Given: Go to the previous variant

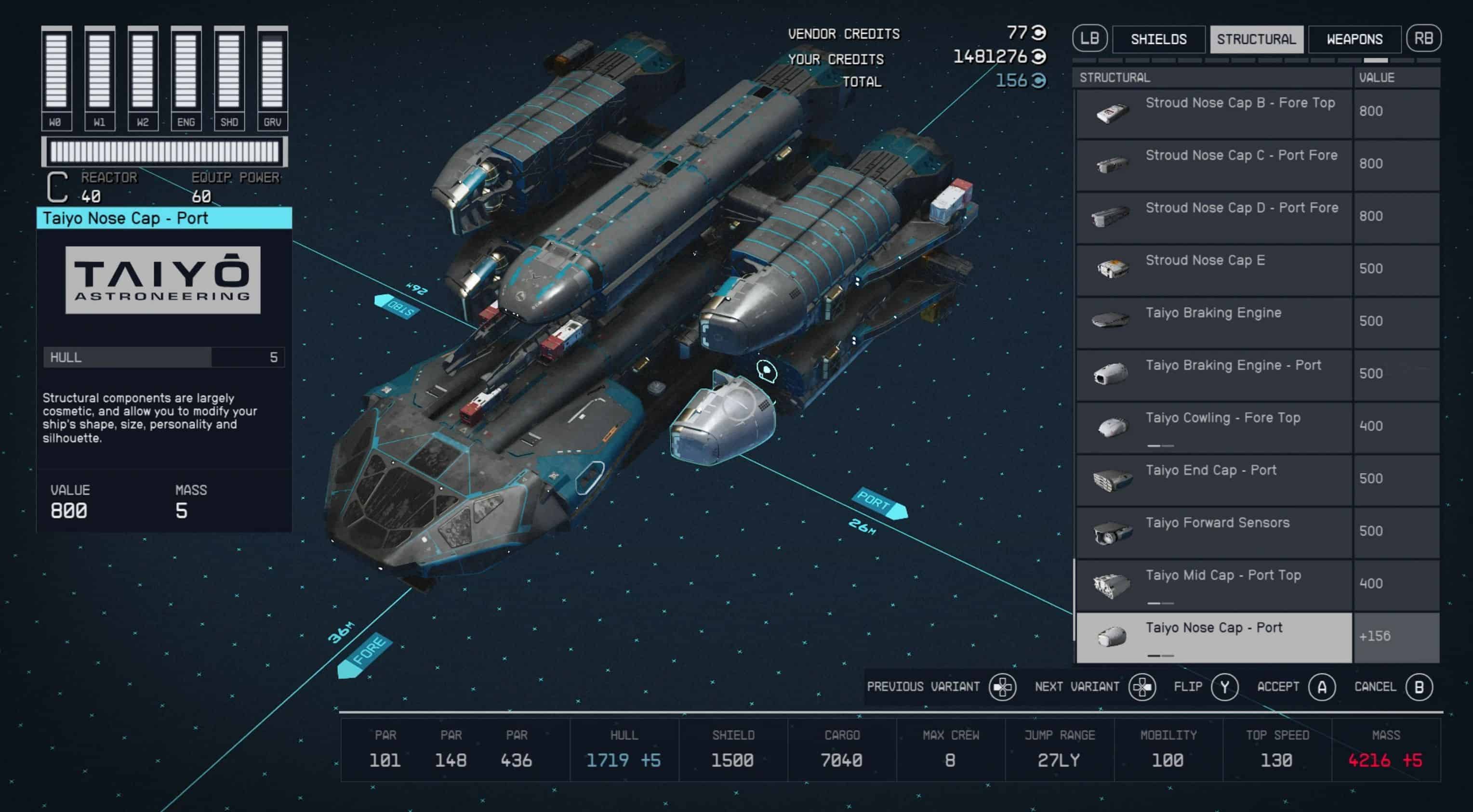Looking at the screenshot, I should (1002, 687).
